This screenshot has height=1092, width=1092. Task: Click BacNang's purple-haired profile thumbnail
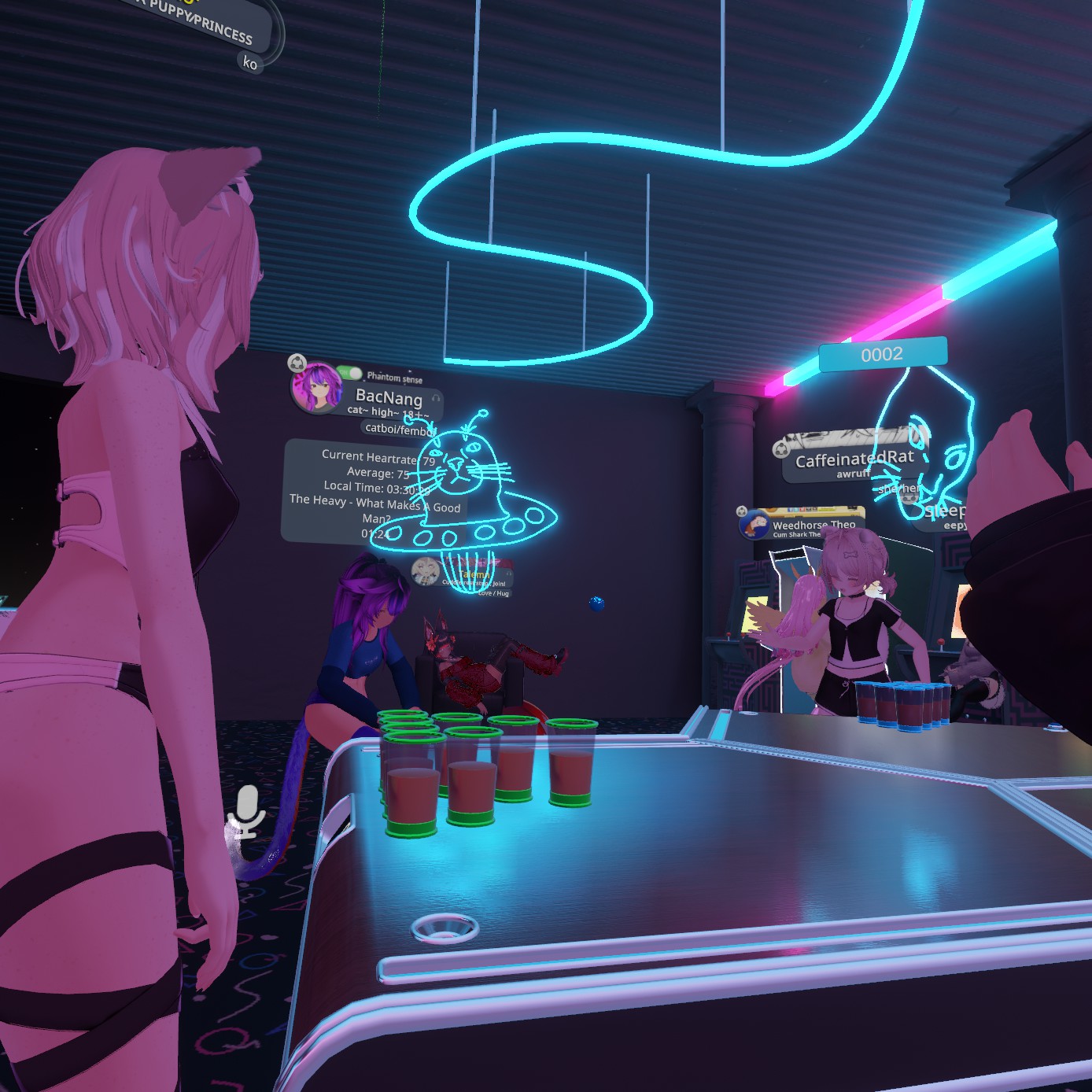316,387
